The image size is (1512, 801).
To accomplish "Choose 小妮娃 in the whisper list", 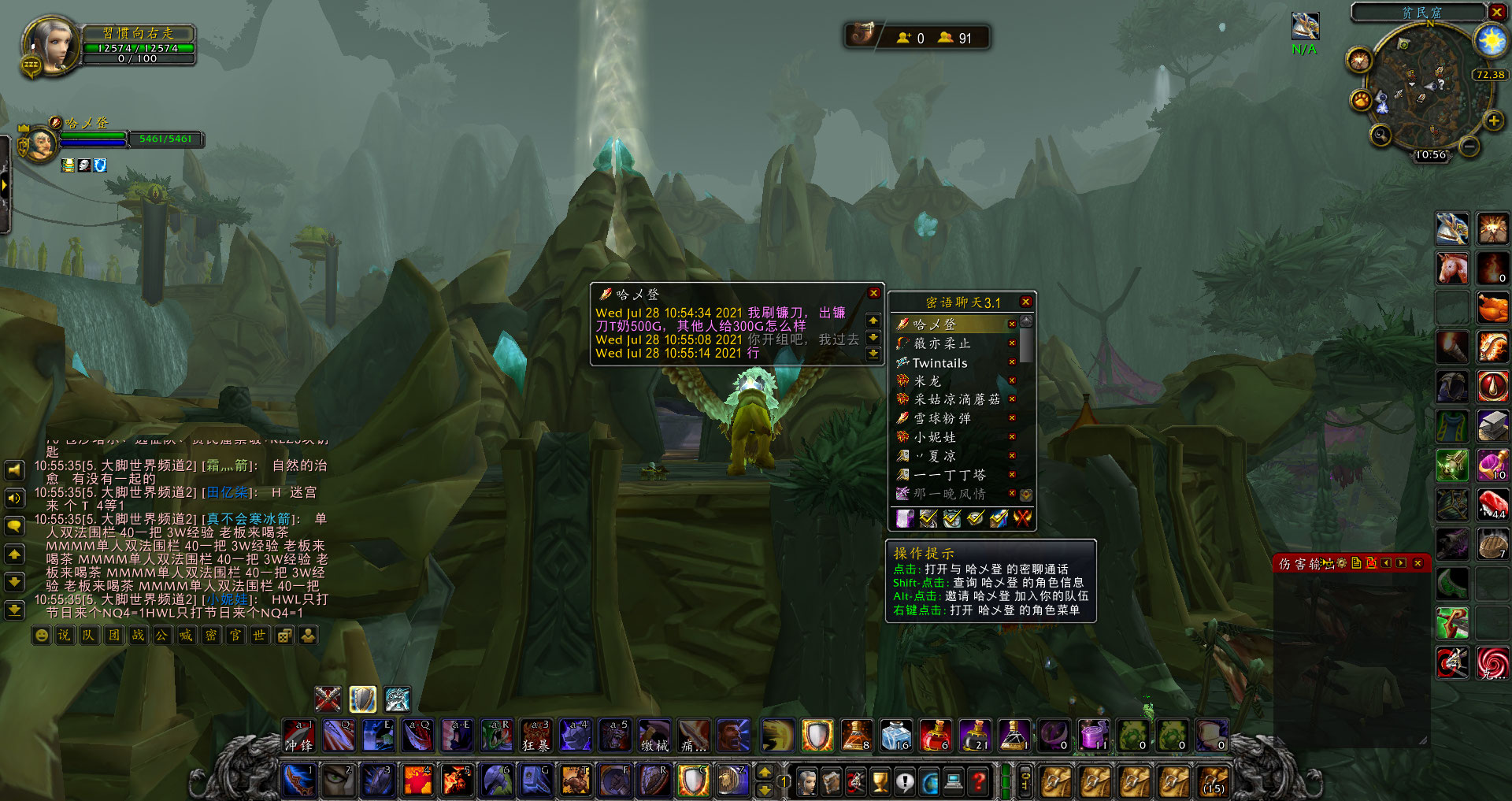I will 935,437.
